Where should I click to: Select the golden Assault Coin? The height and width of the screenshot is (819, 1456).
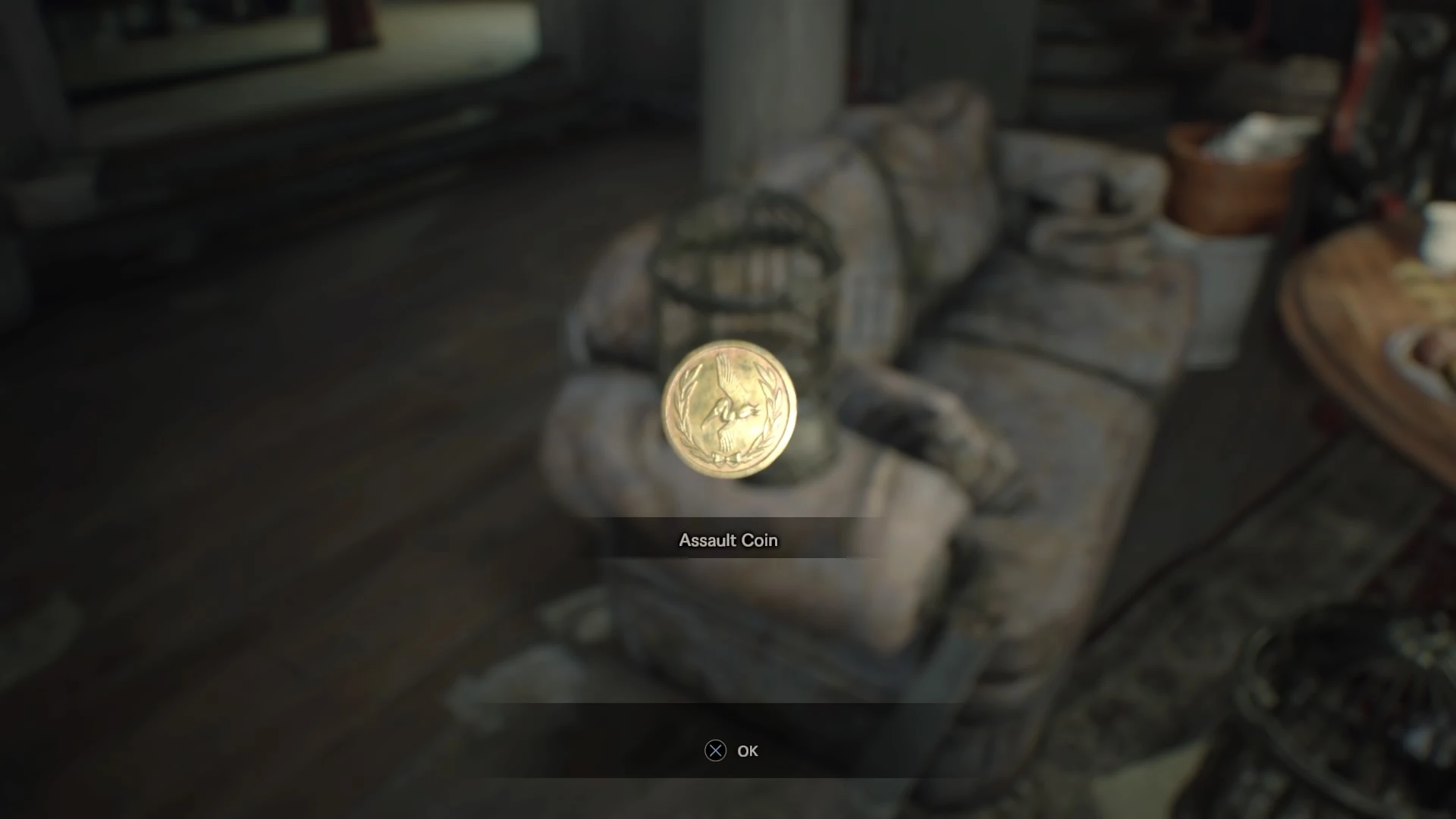point(726,409)
